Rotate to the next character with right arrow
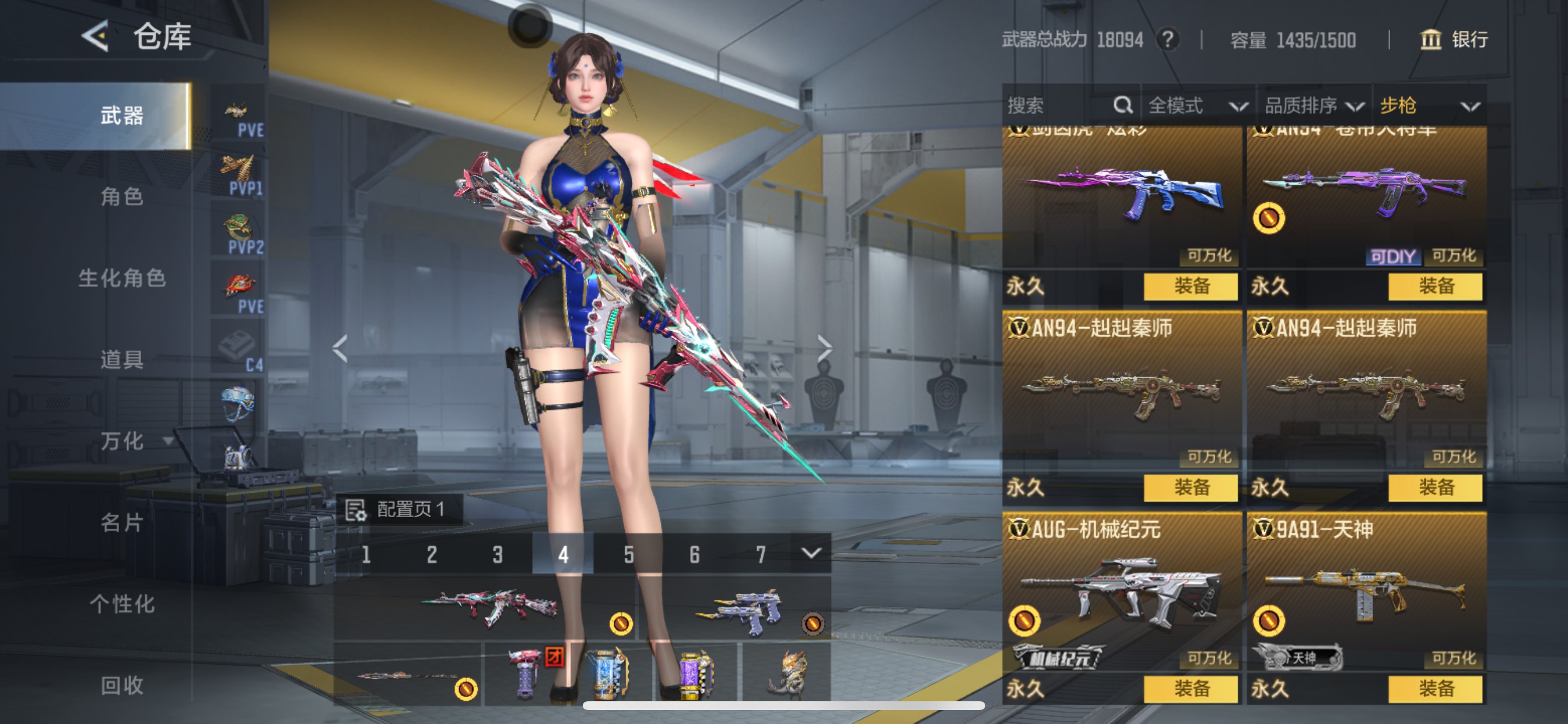1568x724 pixels. 824,349
